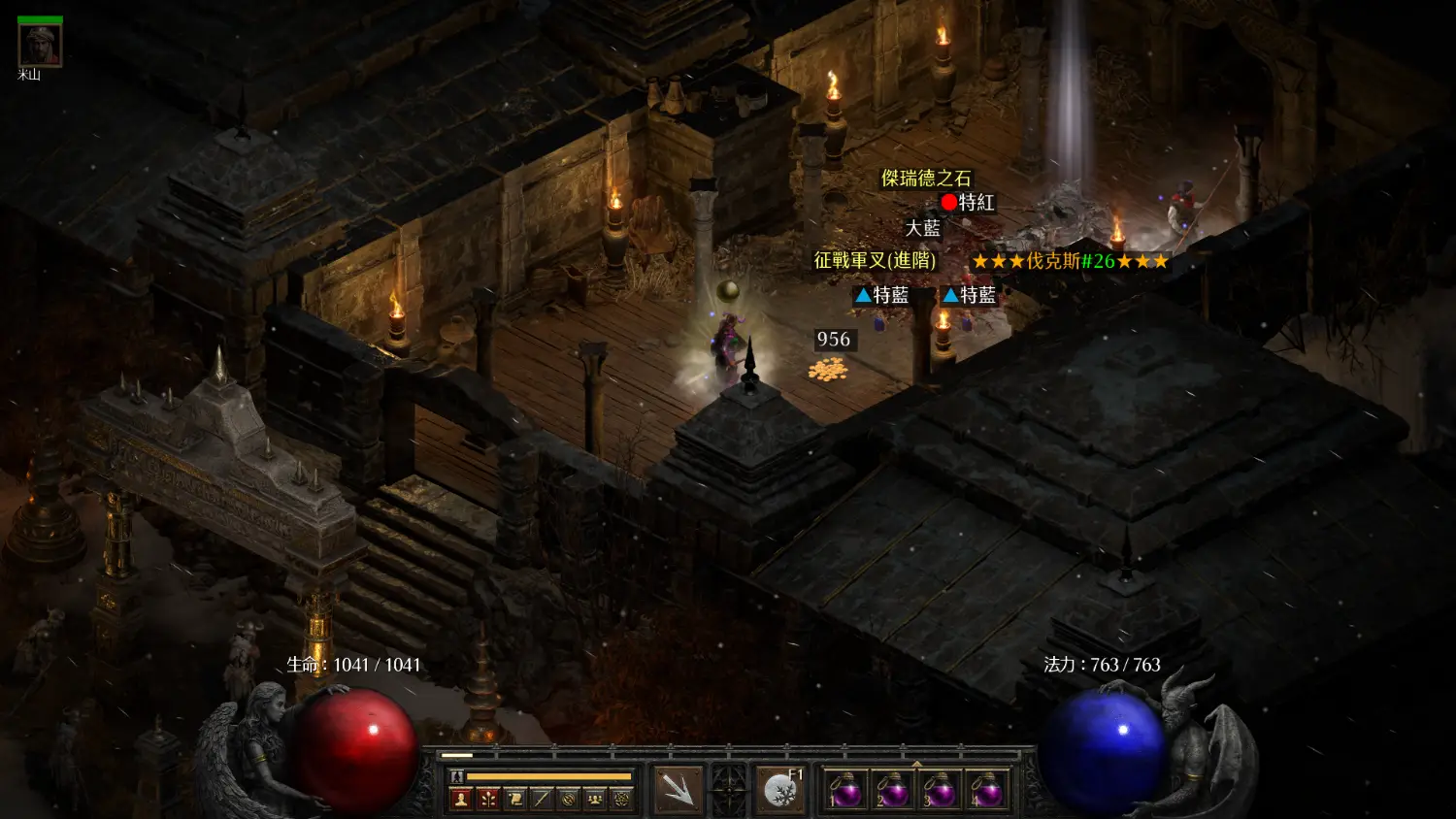
Task: Use the purple potion in belt slot 4
Action: (x=986, y=790)
